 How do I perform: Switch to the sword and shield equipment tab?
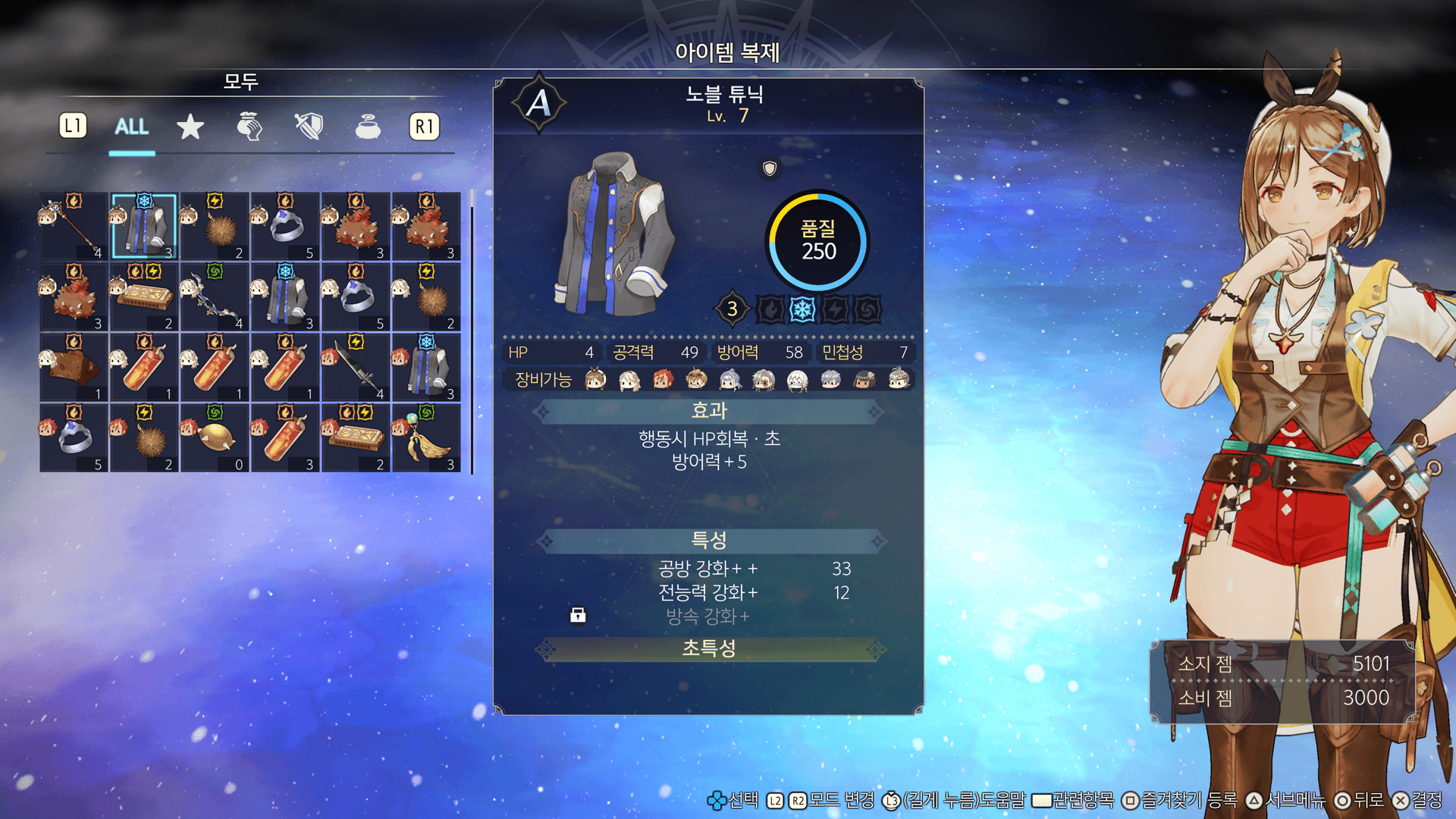coord(309,127)
